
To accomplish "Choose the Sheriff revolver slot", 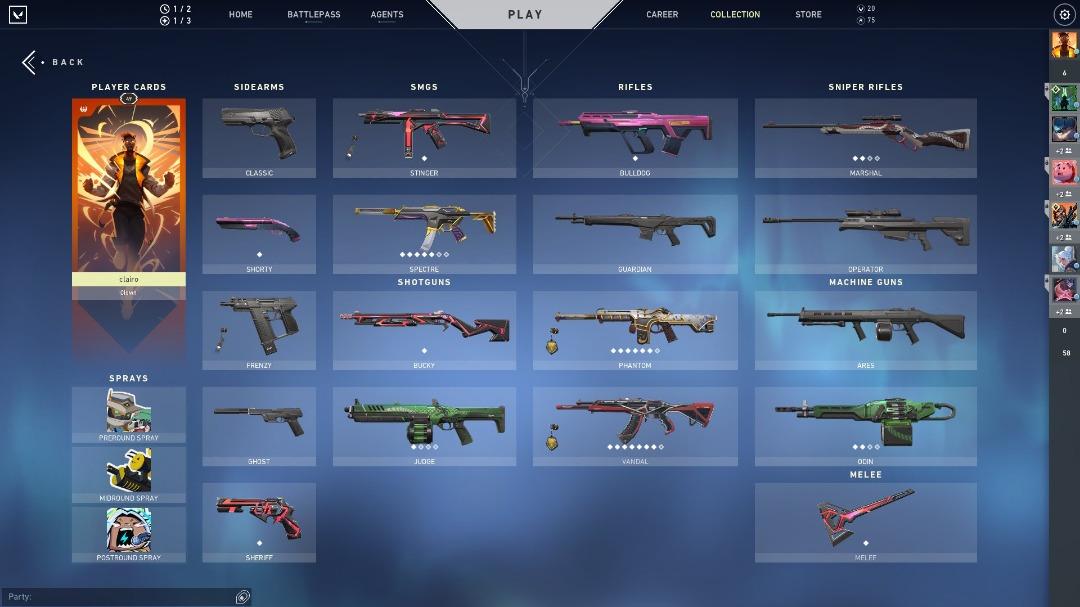I will [x=259, y=521].
